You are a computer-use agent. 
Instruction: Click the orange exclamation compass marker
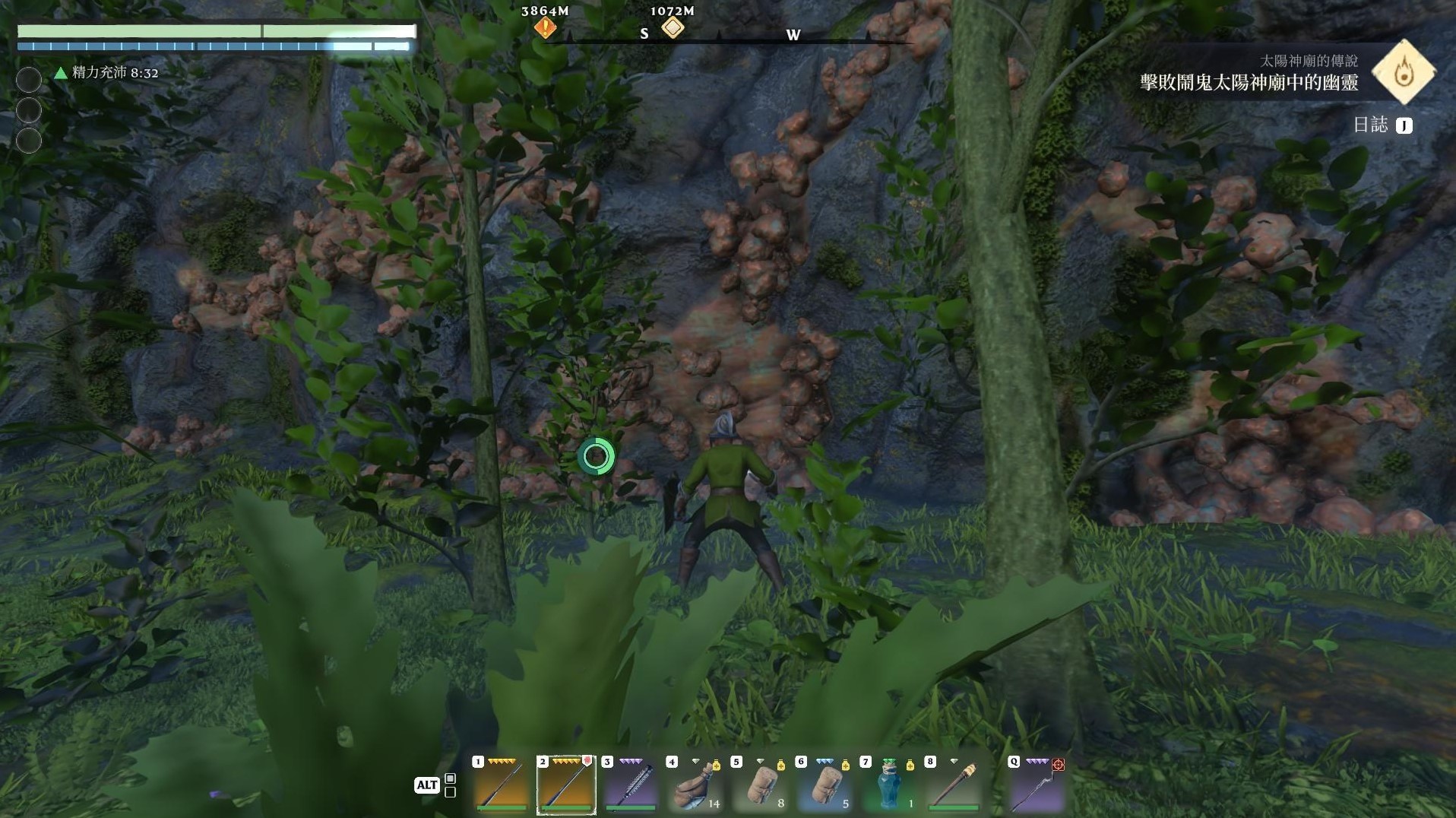coord(545,29)
